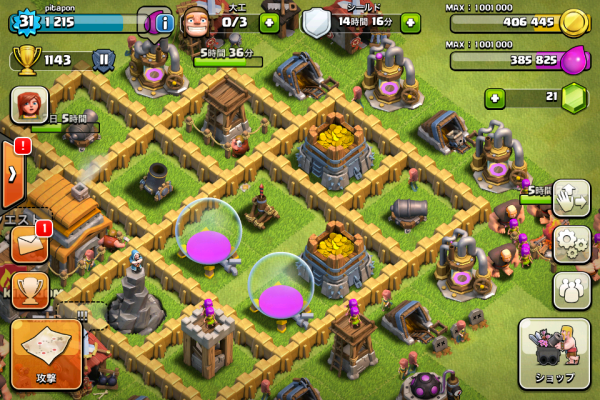Select the red-haired player avatar portrait

pos(28,104)
